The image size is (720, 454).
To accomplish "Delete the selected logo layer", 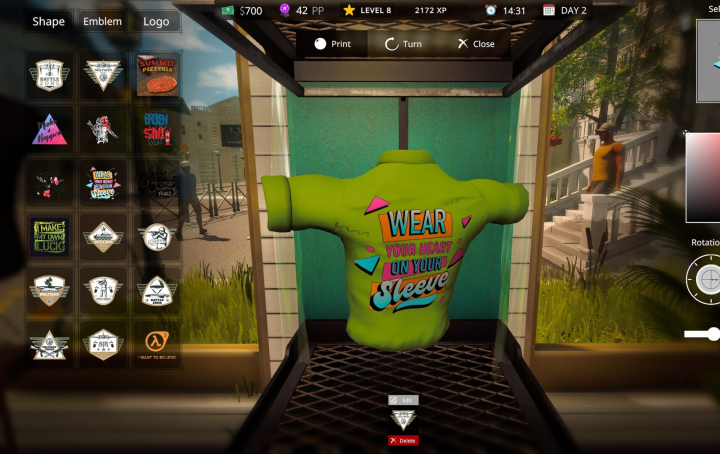I will 403,440.
